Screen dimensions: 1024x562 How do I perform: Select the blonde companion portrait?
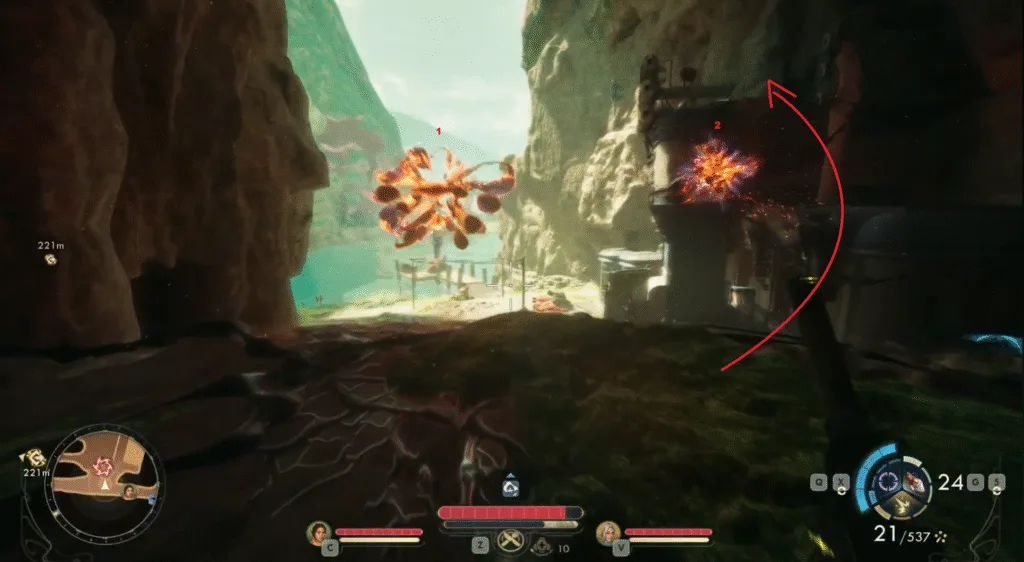coord(606,532)
